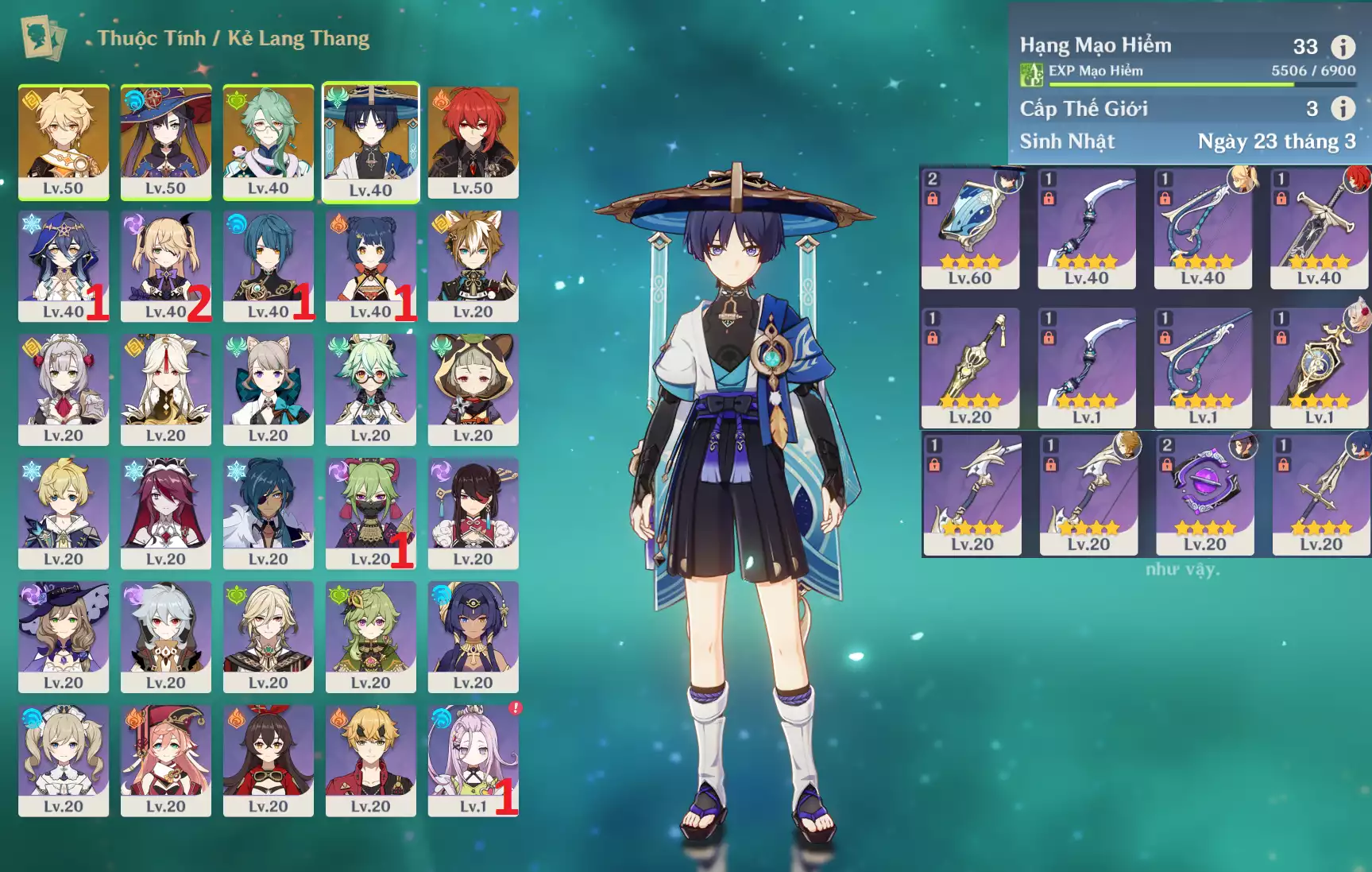Select Razor's character card
The width and height of the screenshot is (1372, 872).
166,636
